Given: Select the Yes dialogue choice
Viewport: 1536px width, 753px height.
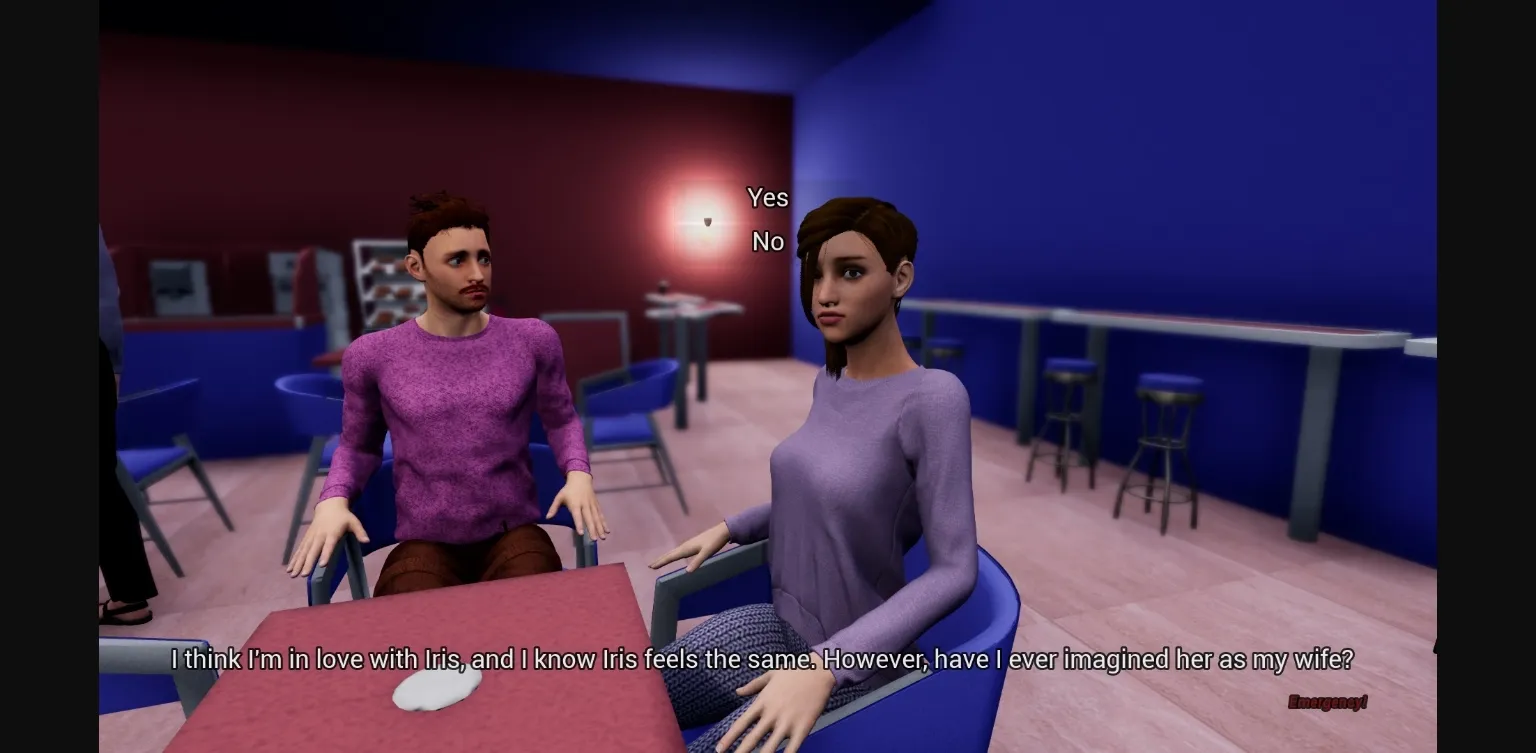Looking at the screenshot, I should (767, 198).
